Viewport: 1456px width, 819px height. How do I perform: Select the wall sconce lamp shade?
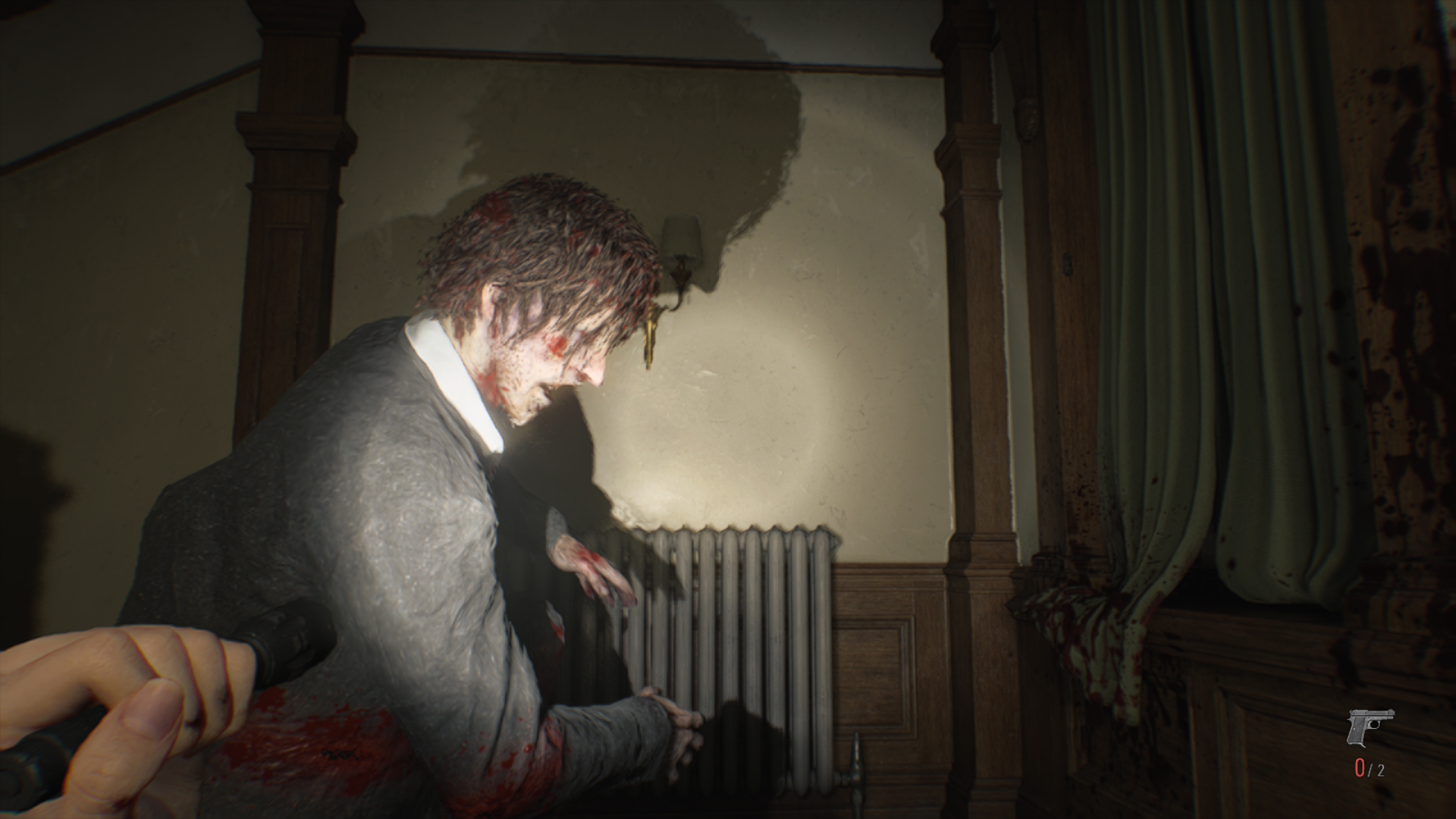(681, 235)
